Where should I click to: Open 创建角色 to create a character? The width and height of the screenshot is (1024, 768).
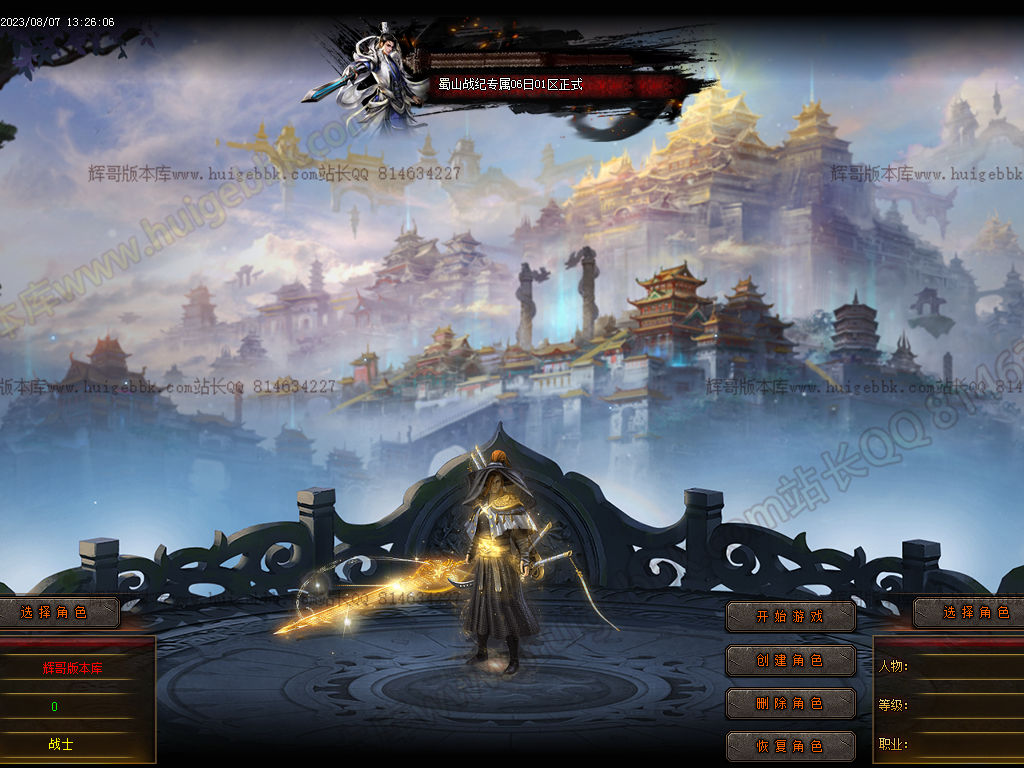(x=790, y=660)
